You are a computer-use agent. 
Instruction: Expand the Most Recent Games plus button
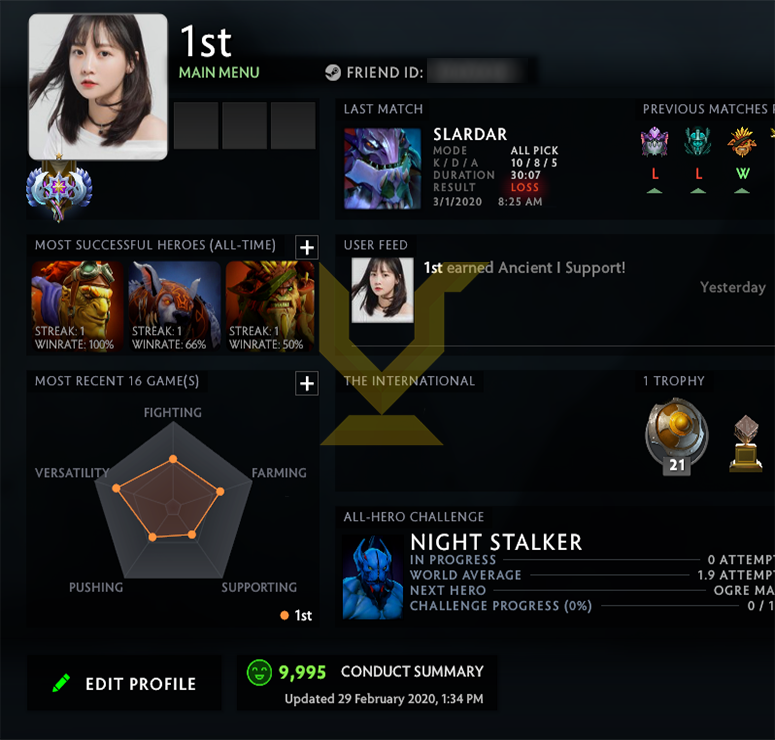(x=307, y=383)
